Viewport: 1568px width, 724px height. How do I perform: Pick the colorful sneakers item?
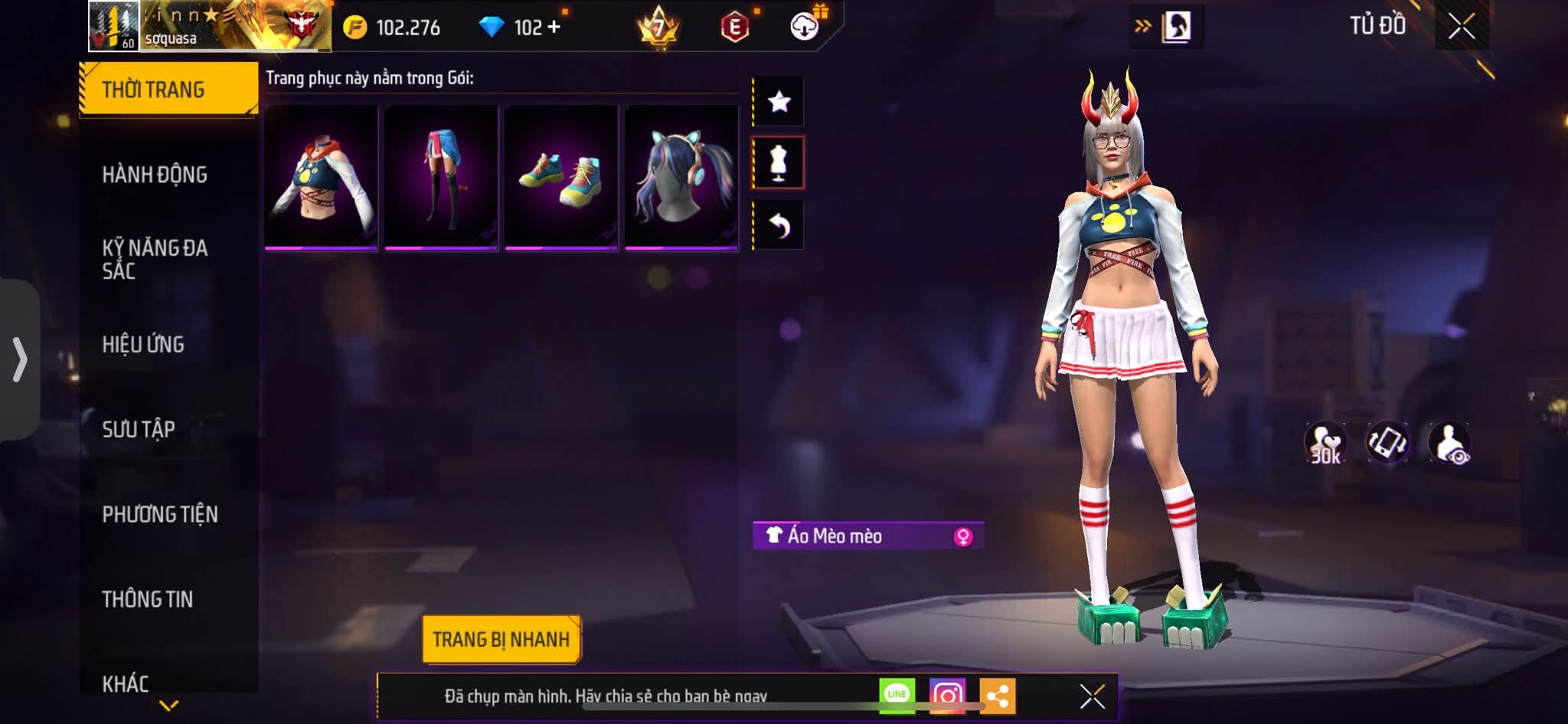561,178
